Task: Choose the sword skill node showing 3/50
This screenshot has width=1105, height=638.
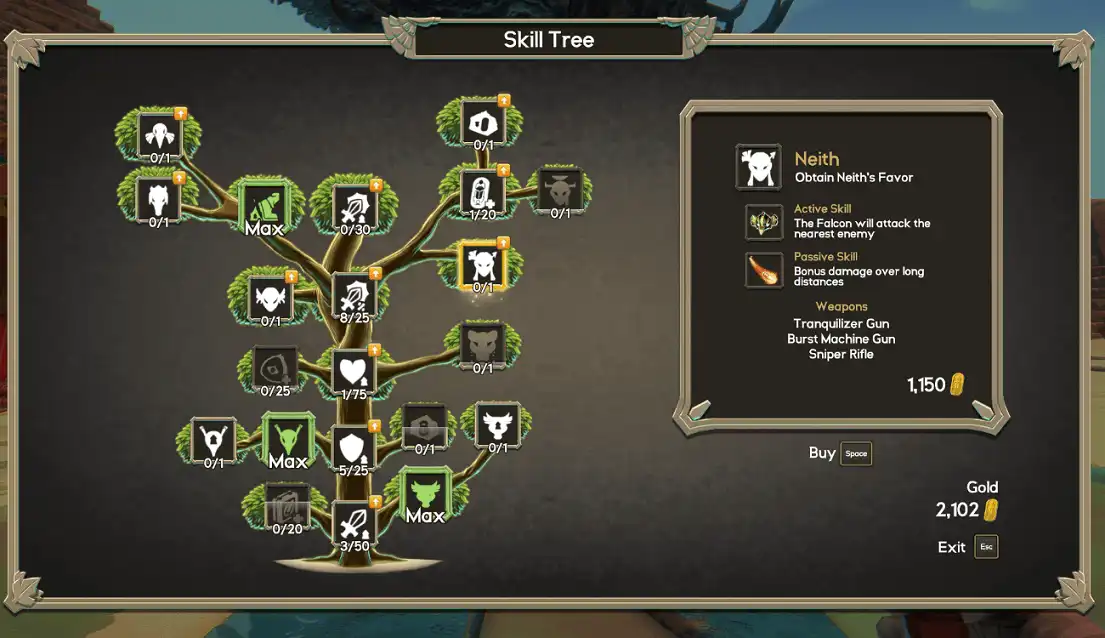Action: [x=353, y=522]
